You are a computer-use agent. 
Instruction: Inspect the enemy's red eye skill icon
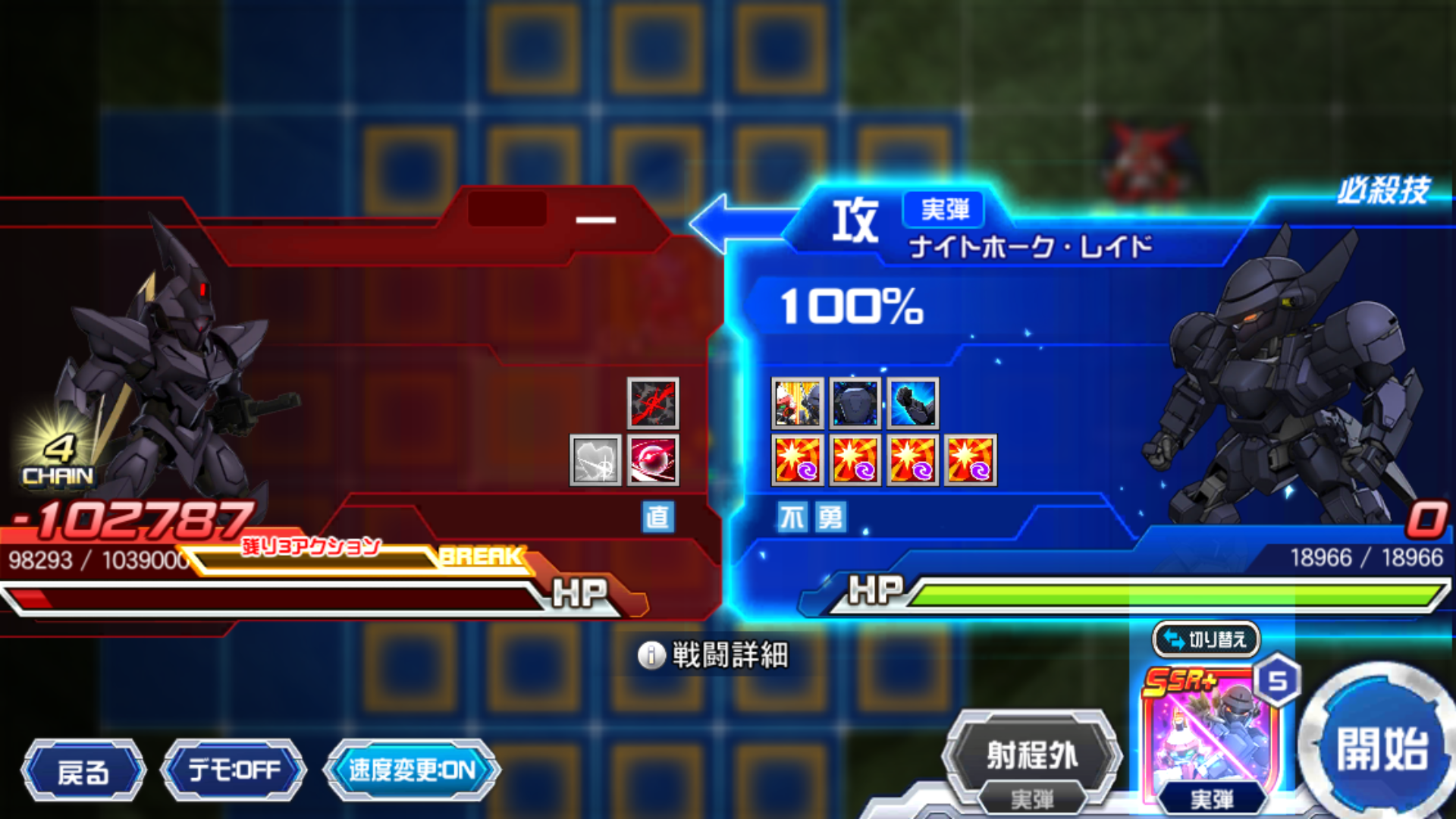click(653, 460)
